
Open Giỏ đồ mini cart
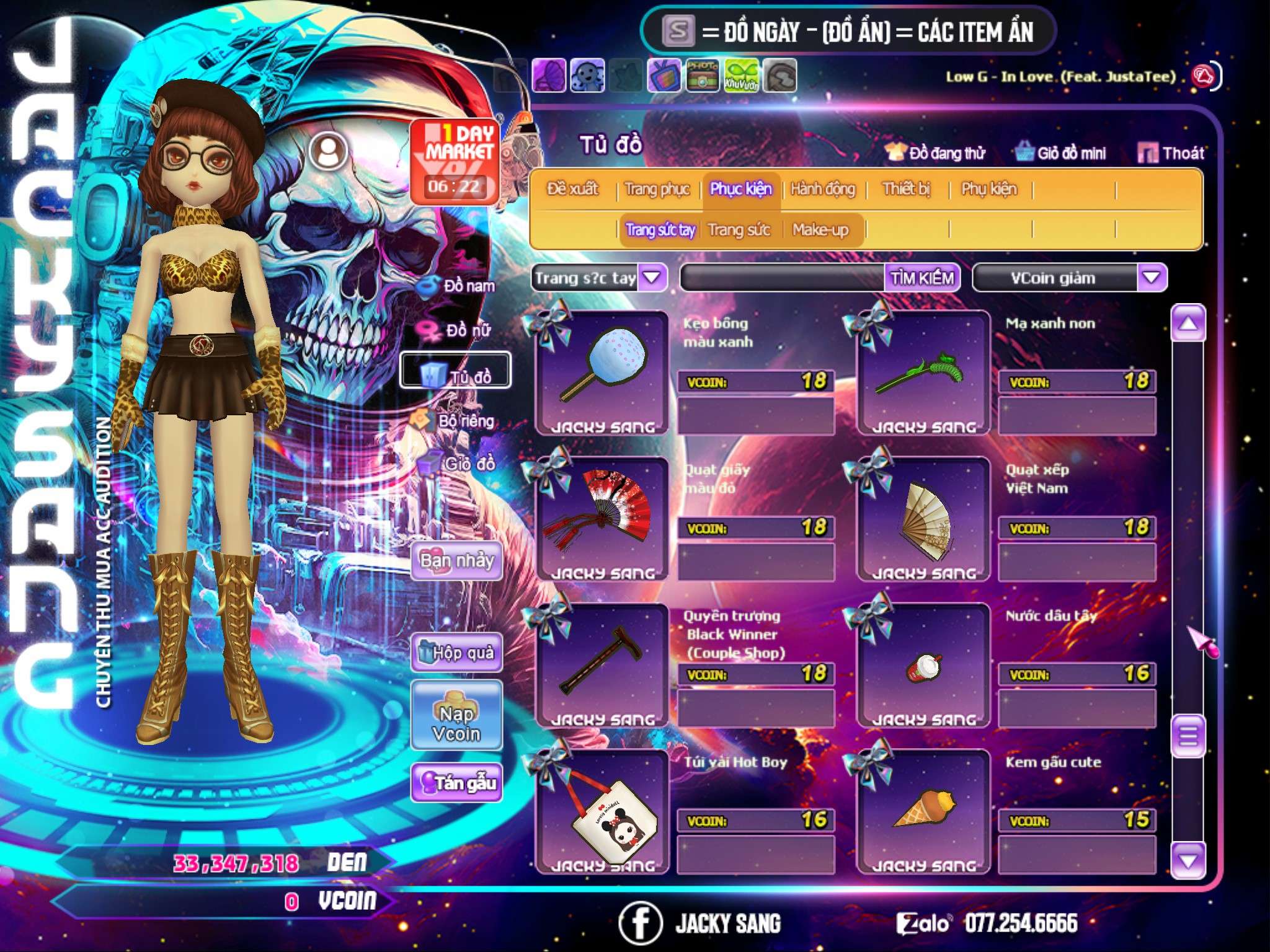[1061, 153]
